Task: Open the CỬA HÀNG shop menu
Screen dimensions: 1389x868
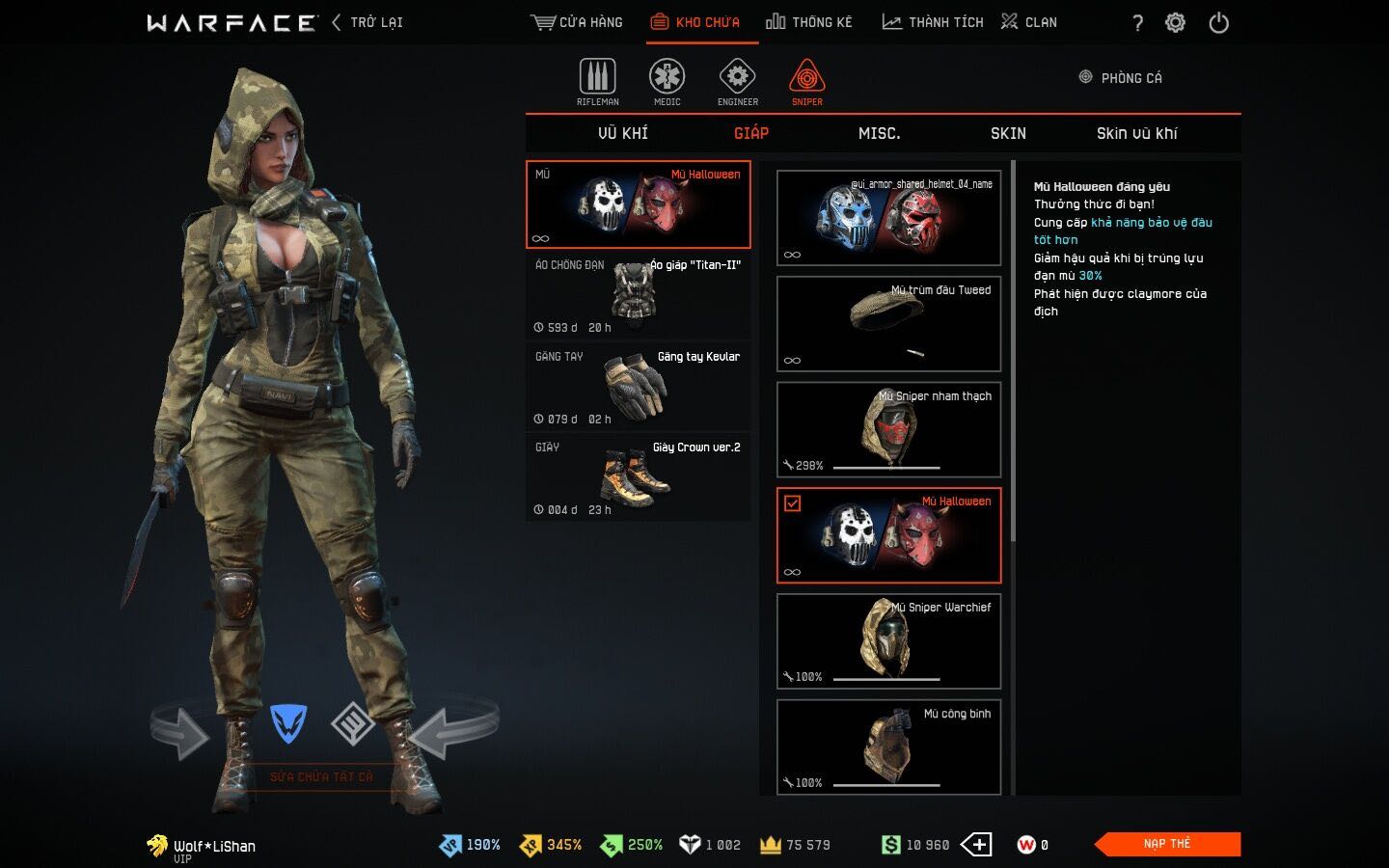Action: (x=577, y=22)
